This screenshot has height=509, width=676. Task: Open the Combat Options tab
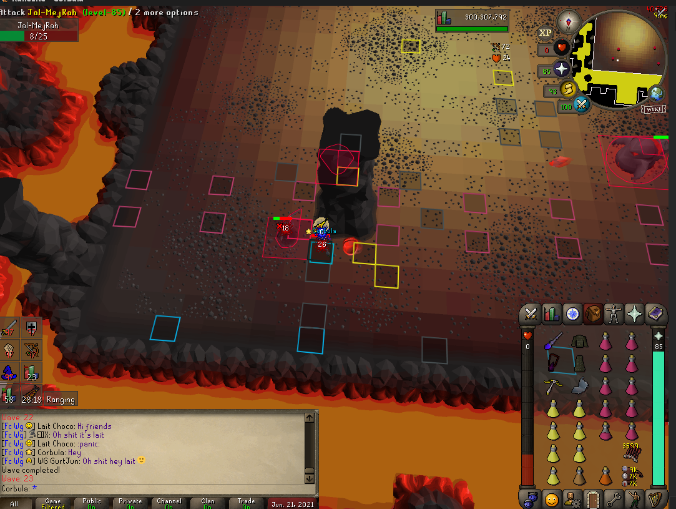528,314
